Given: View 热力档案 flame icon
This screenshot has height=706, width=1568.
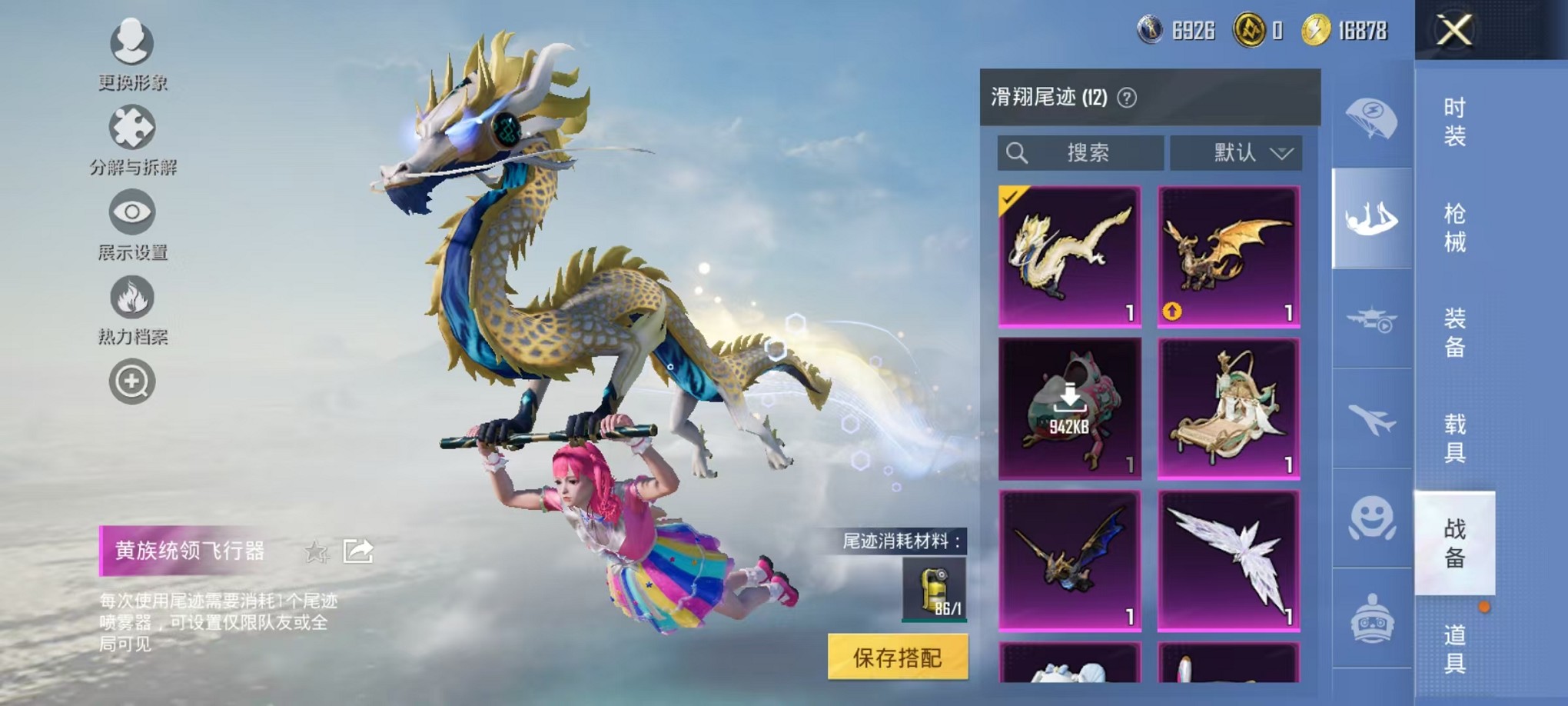Looking at the screenshot, I should 131,298.
